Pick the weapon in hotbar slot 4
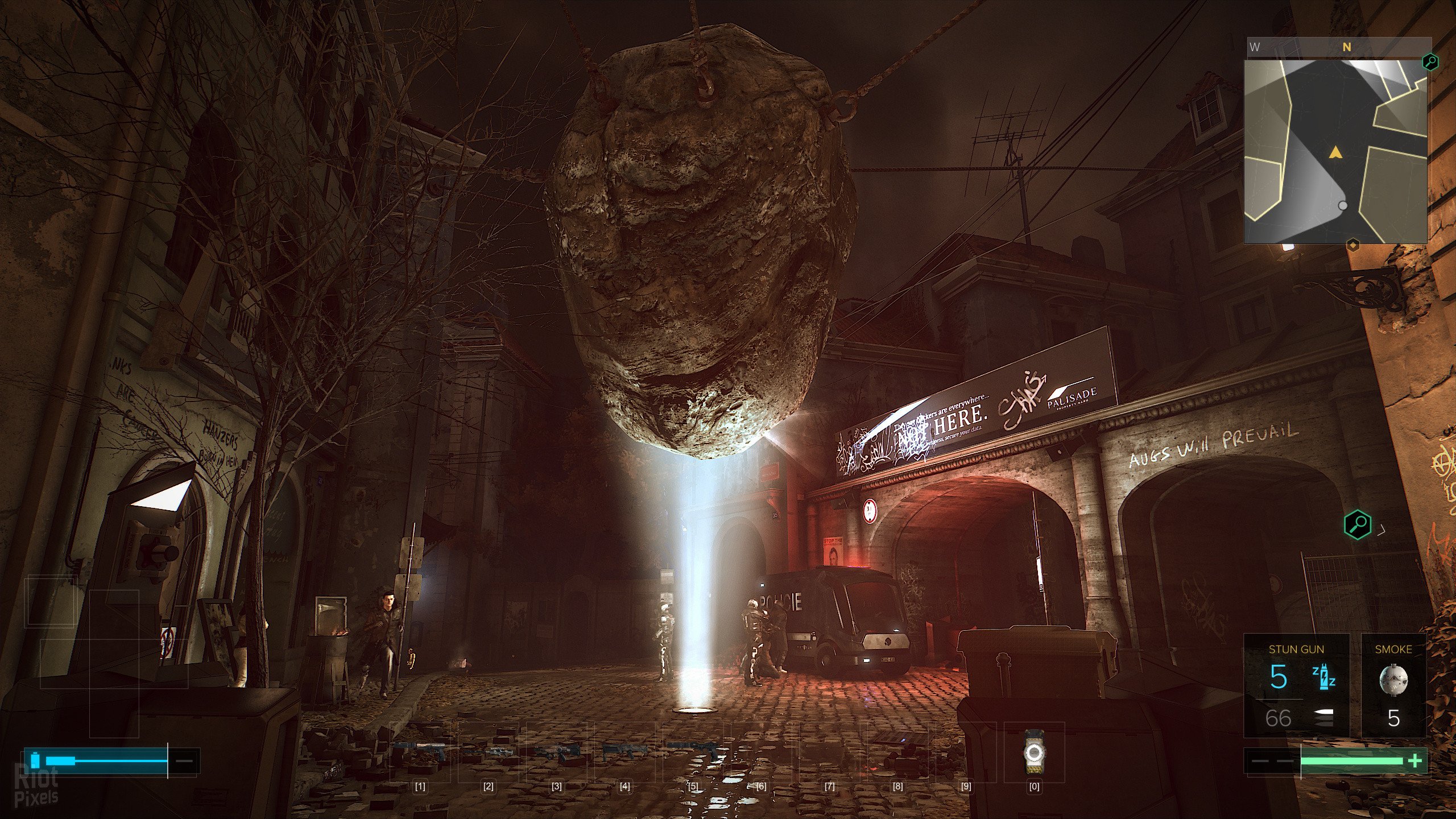This screenshot has height=819, width=1456. click(624, 752)
